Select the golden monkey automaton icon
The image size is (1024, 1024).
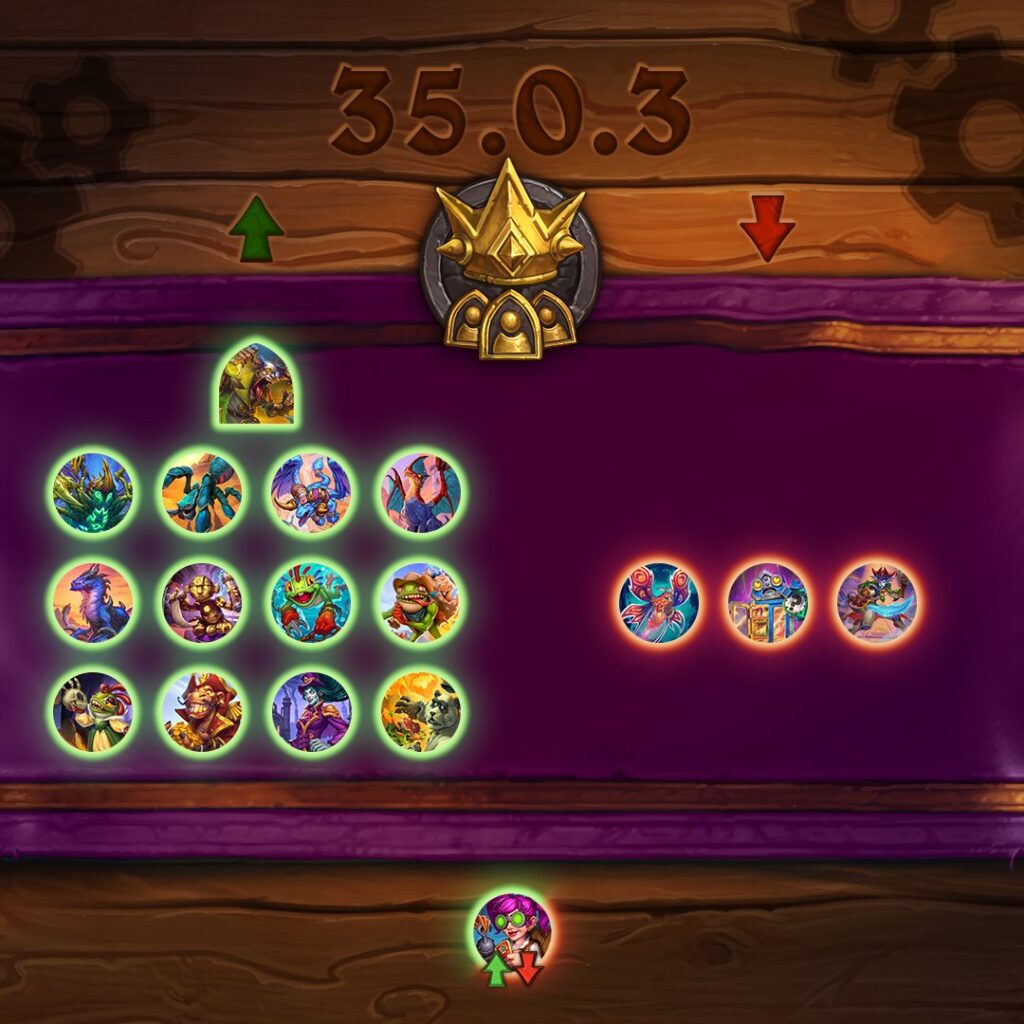[x=202, y=602]
